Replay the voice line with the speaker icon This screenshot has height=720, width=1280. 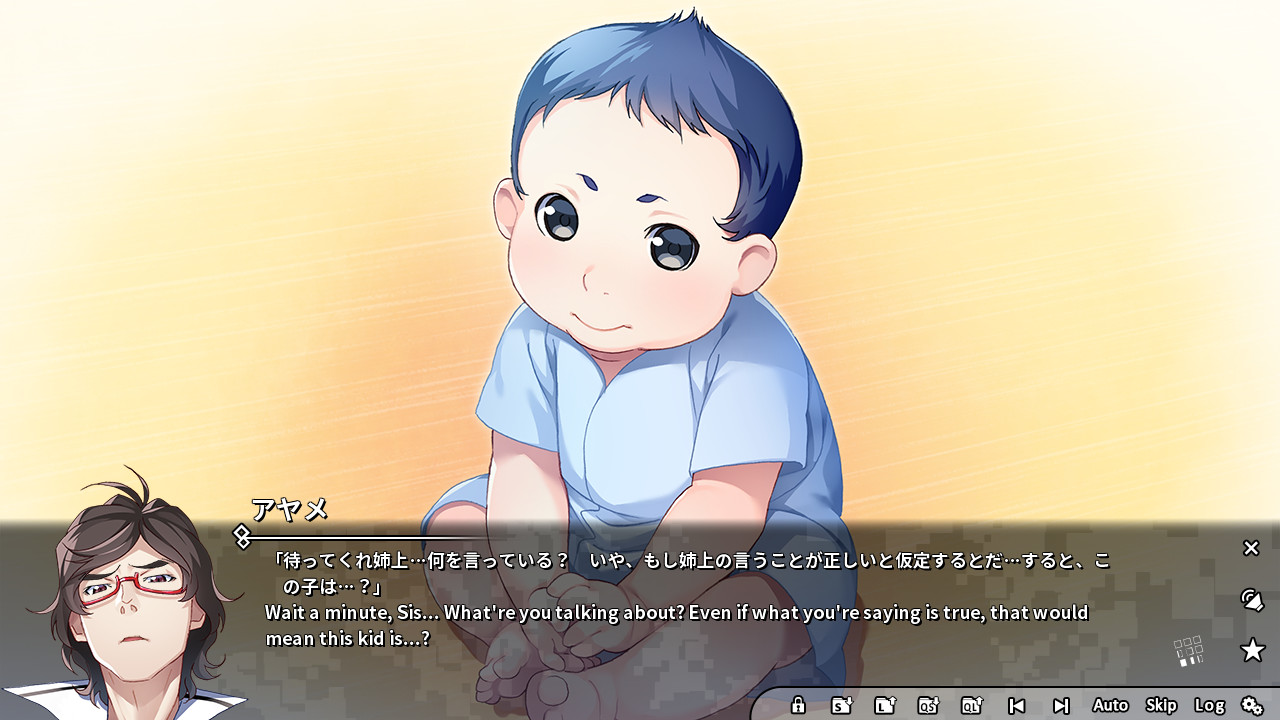(x=1250, y=601)
